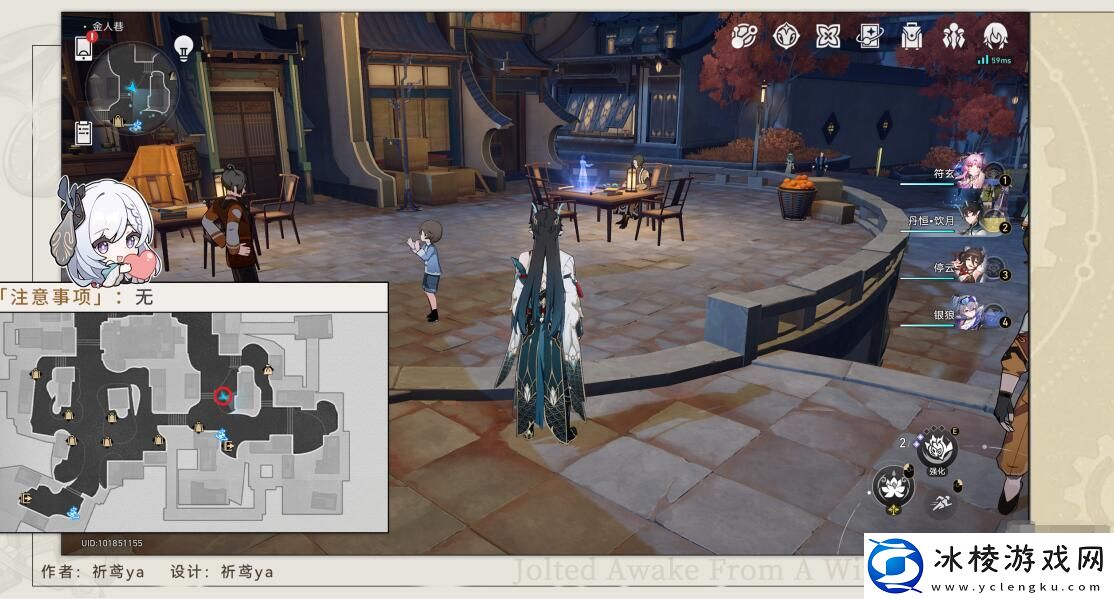The height and width of the screenshot is (599, 1114).
Task: Open the team lineup icon
Action: pos(953,37)
